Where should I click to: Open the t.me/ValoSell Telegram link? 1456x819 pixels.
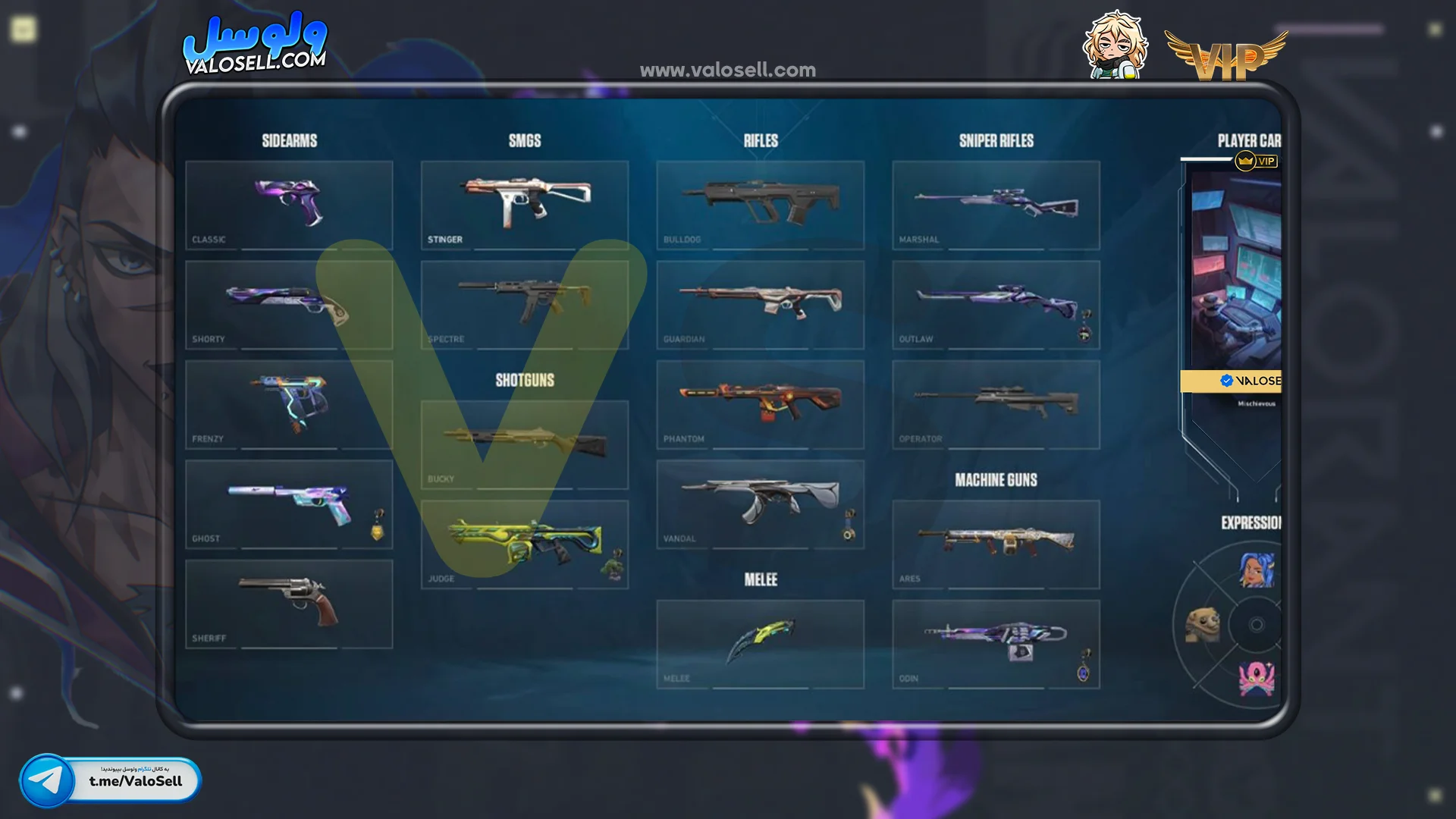tap(111, 780)
